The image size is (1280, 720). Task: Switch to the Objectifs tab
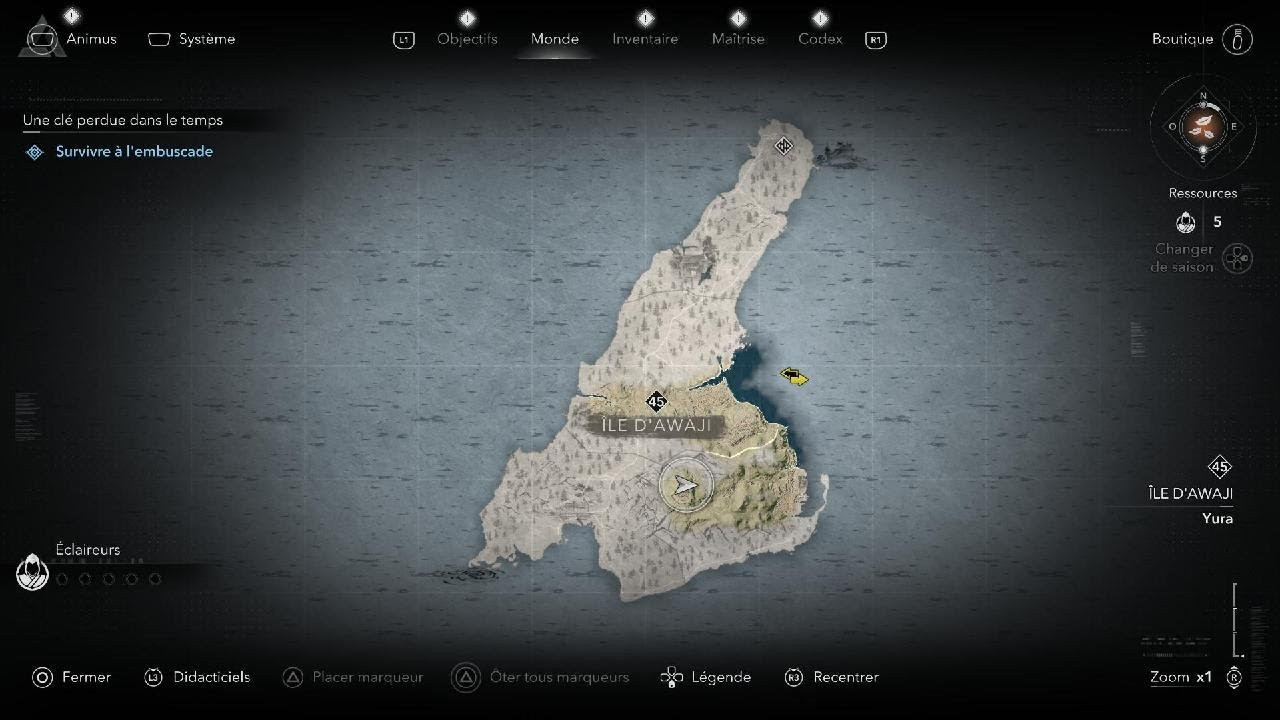(467, 39)
